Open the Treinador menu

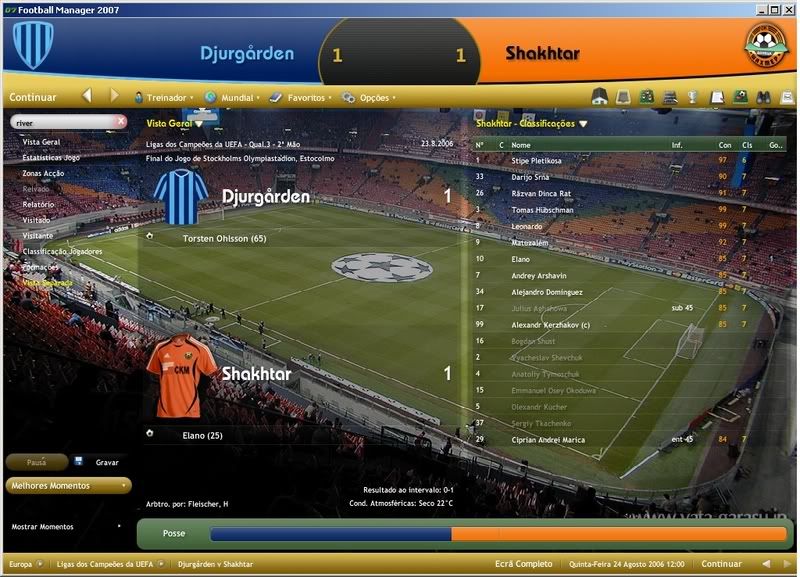(167, 98)
